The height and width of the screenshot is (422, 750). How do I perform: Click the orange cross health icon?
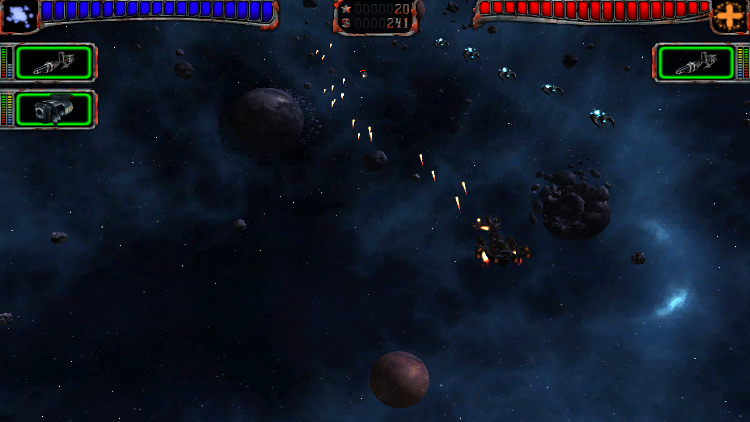tap(728, 15)
